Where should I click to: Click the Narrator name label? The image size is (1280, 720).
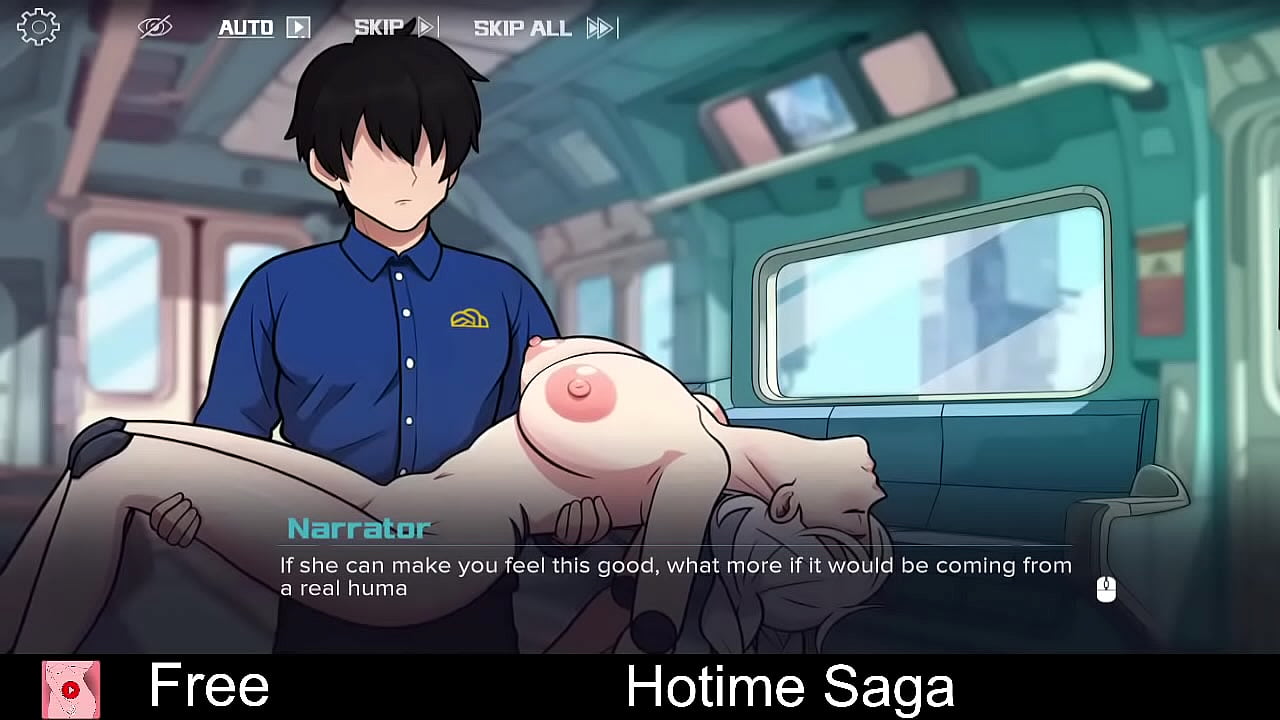click(x=357, y=527)
